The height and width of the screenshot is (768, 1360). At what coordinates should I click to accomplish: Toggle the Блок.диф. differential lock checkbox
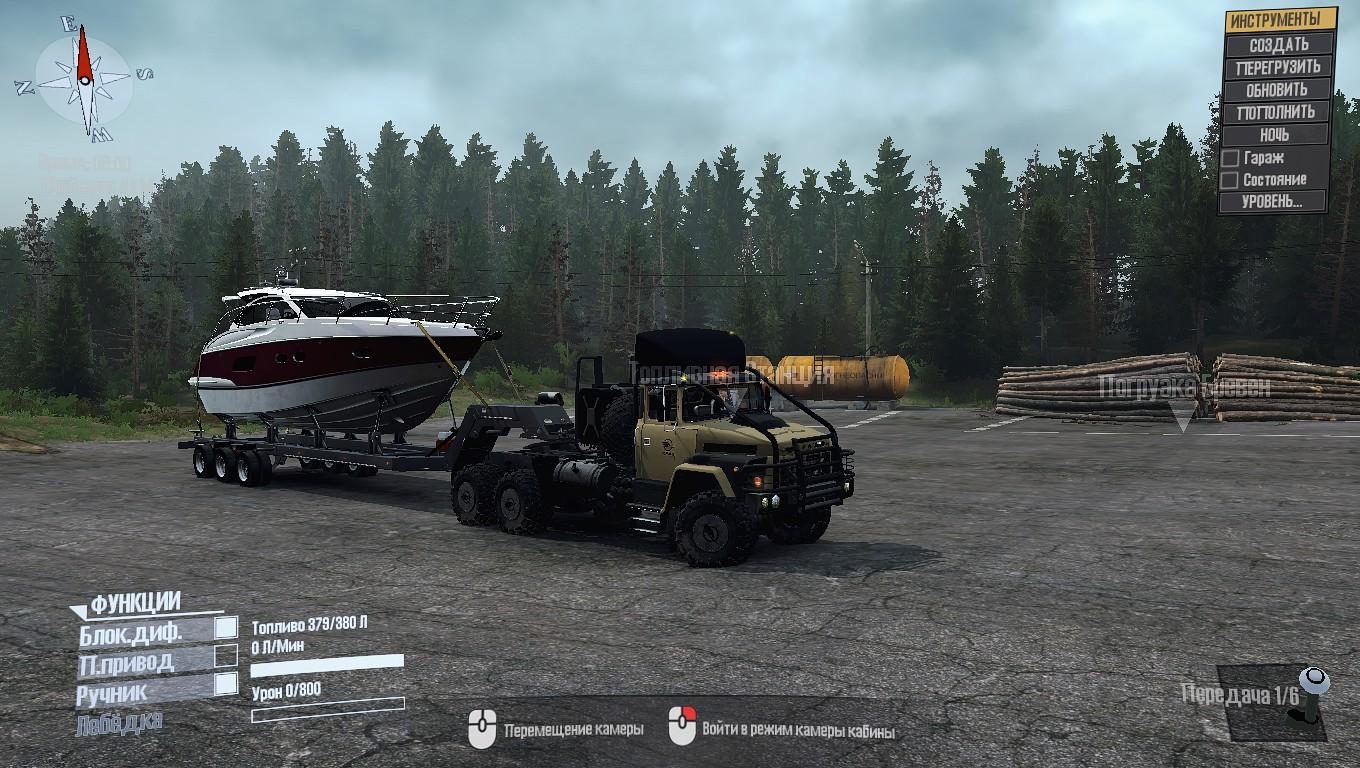[x=227, y=628]
